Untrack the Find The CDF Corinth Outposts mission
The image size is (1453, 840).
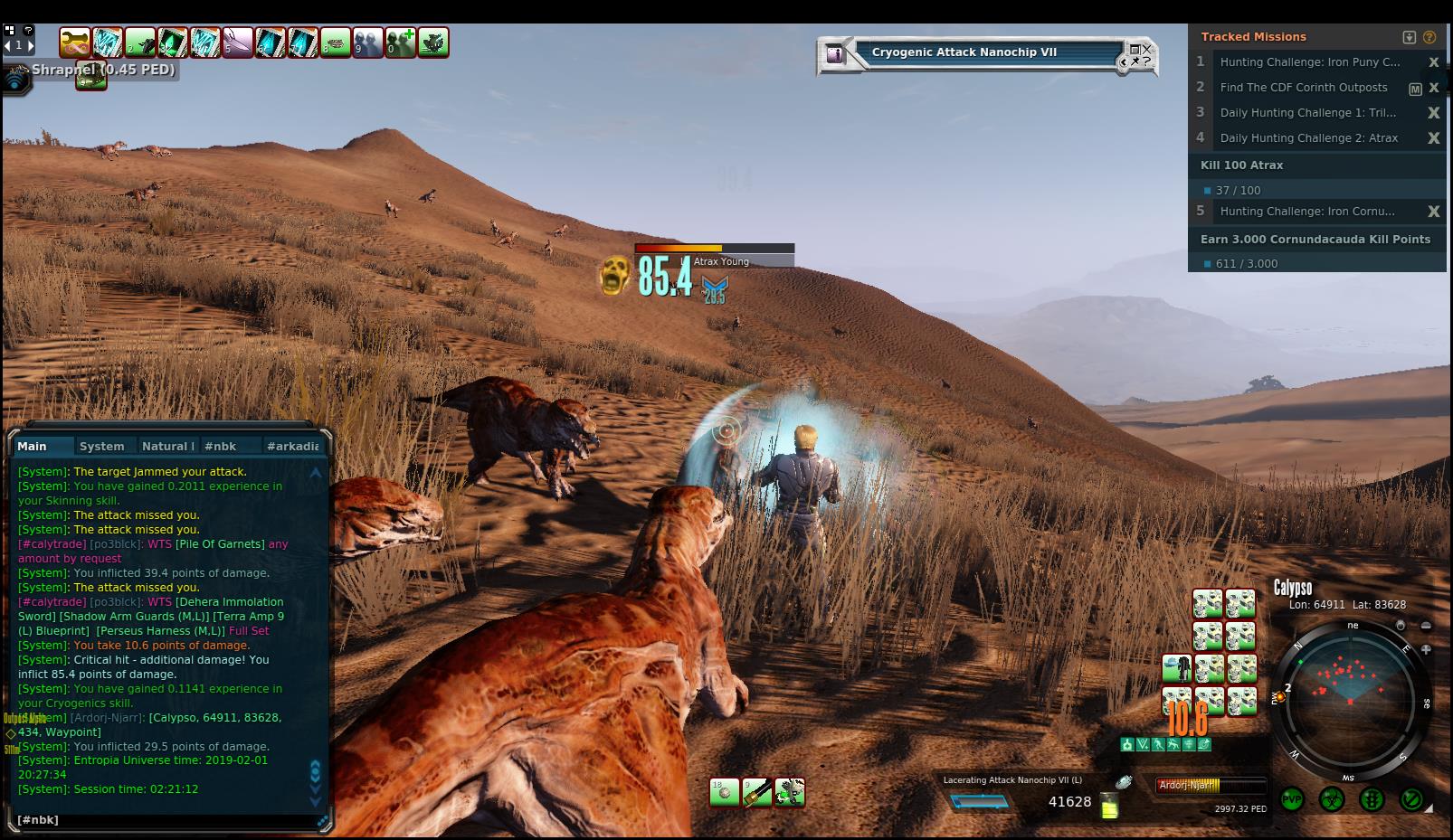click(1434, 88)
